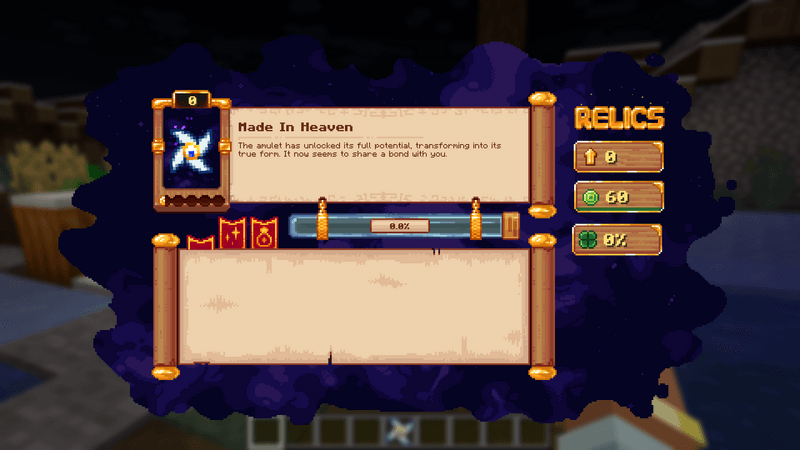This screenshot has height=450, width=800.
Task: Click the upward arrow level plaque
Action: pos(617,157)
